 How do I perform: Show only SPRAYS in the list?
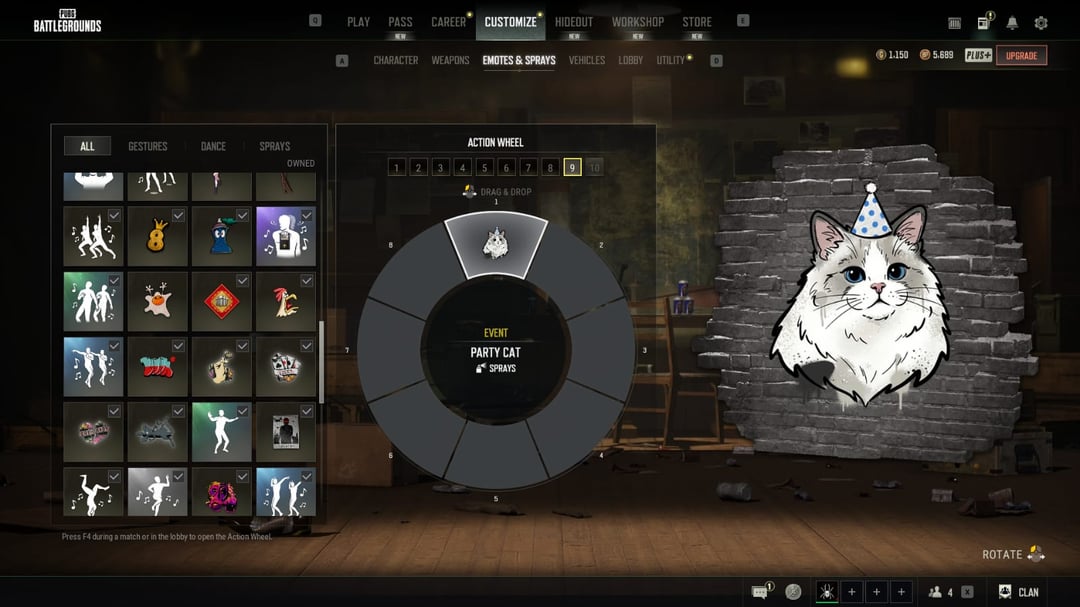[275, 147]
